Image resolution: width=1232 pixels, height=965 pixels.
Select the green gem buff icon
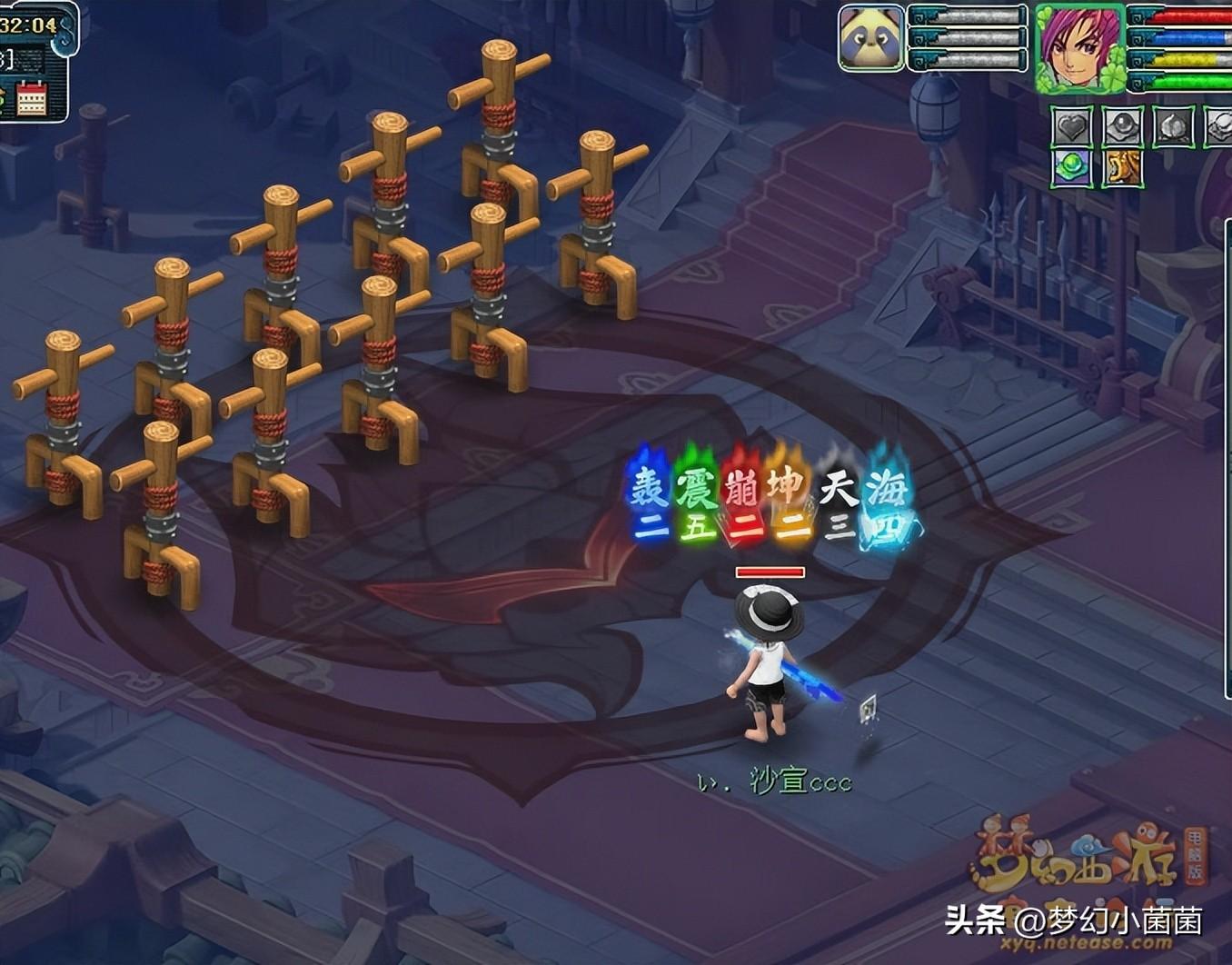pyautogui.click(x=1072, y=168)
